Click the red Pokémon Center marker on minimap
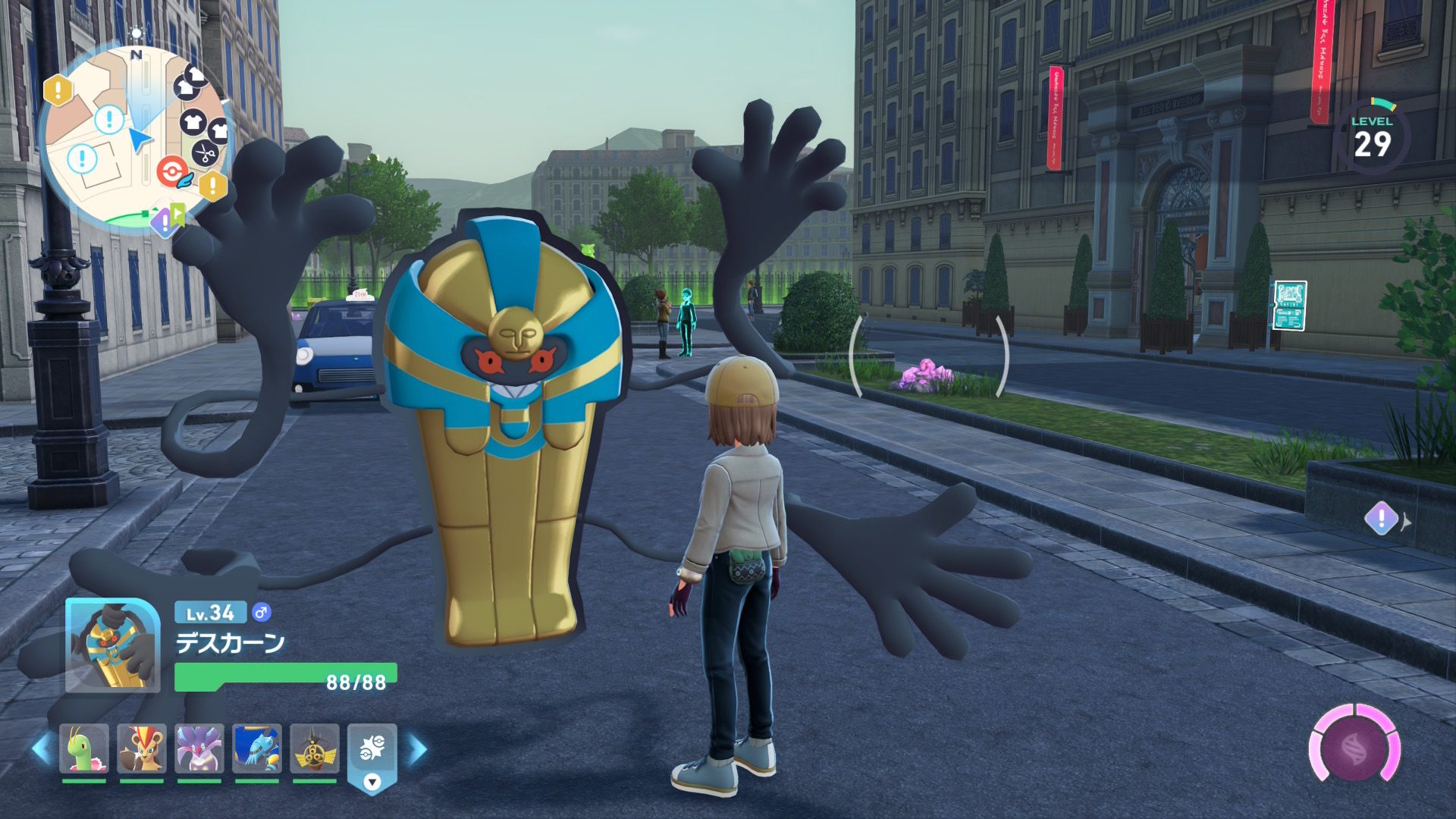This screenshot has width=1456, height=819. (173, 172)
